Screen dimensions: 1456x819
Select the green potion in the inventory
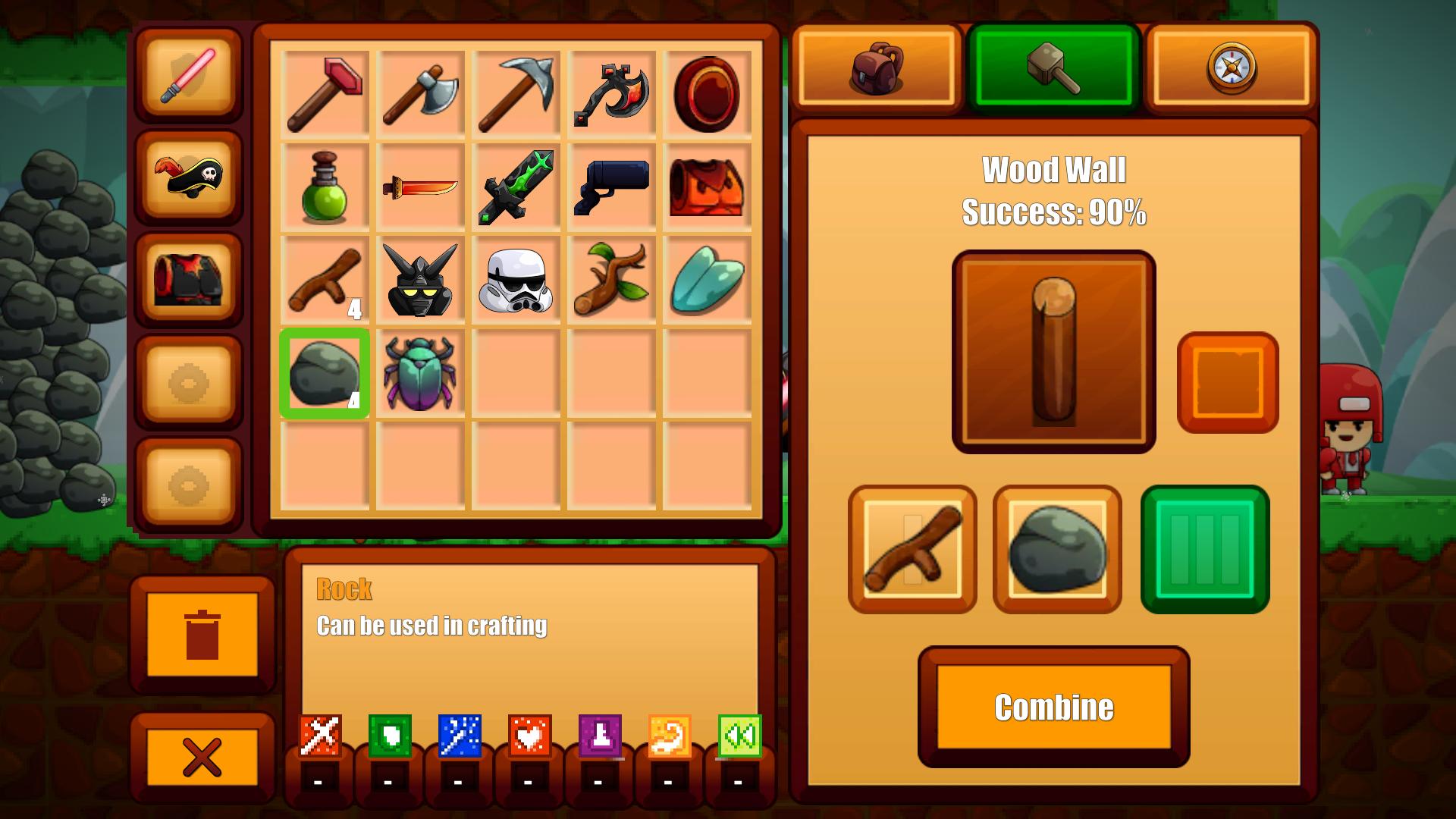[x=325, y=186]
